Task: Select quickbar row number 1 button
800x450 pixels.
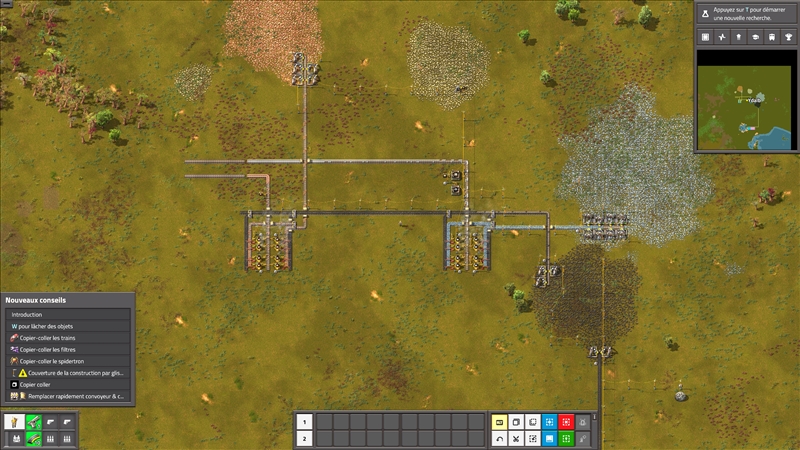Action: point(306,422)
